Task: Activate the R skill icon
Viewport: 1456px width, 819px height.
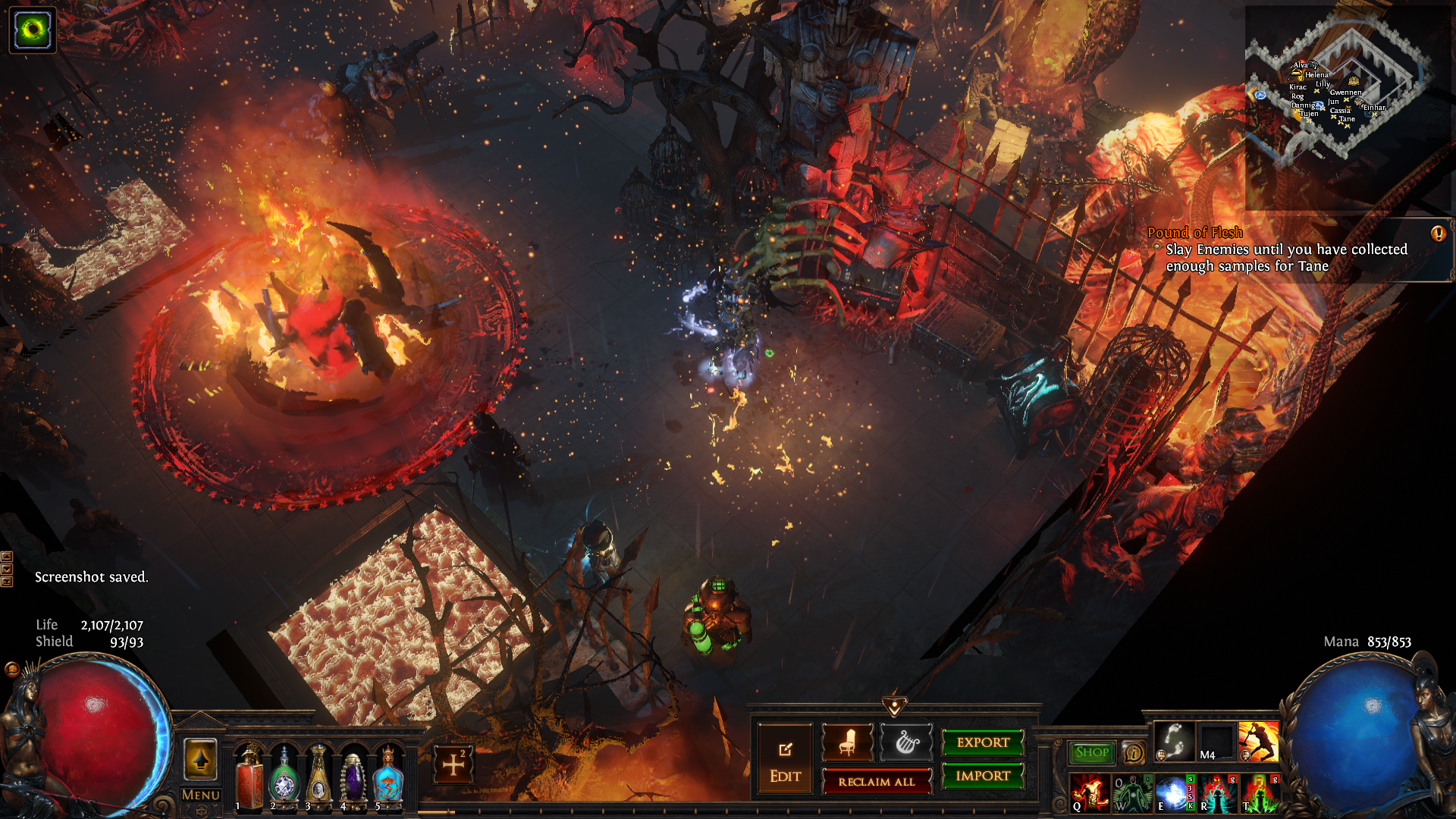Action: [1216, 793]
